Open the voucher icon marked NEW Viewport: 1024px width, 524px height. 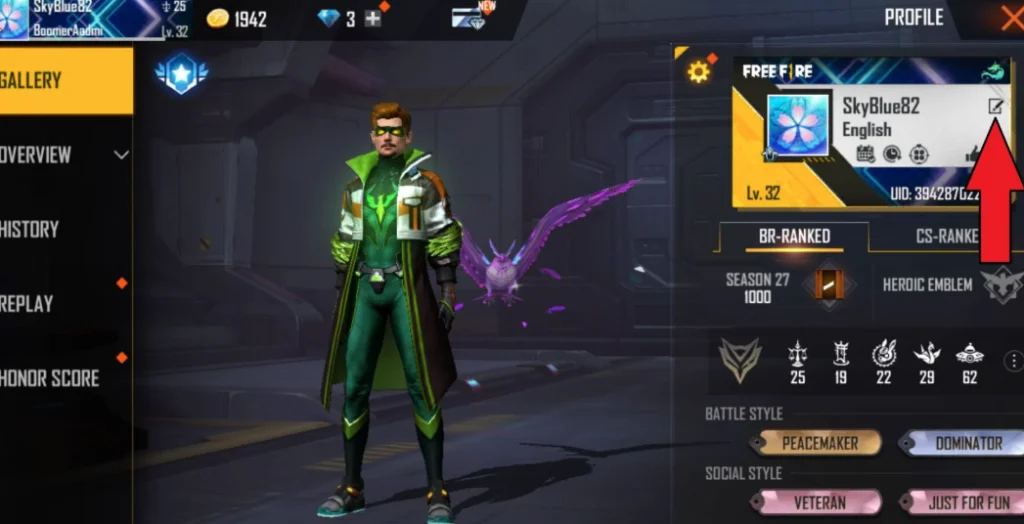(469, 19)
